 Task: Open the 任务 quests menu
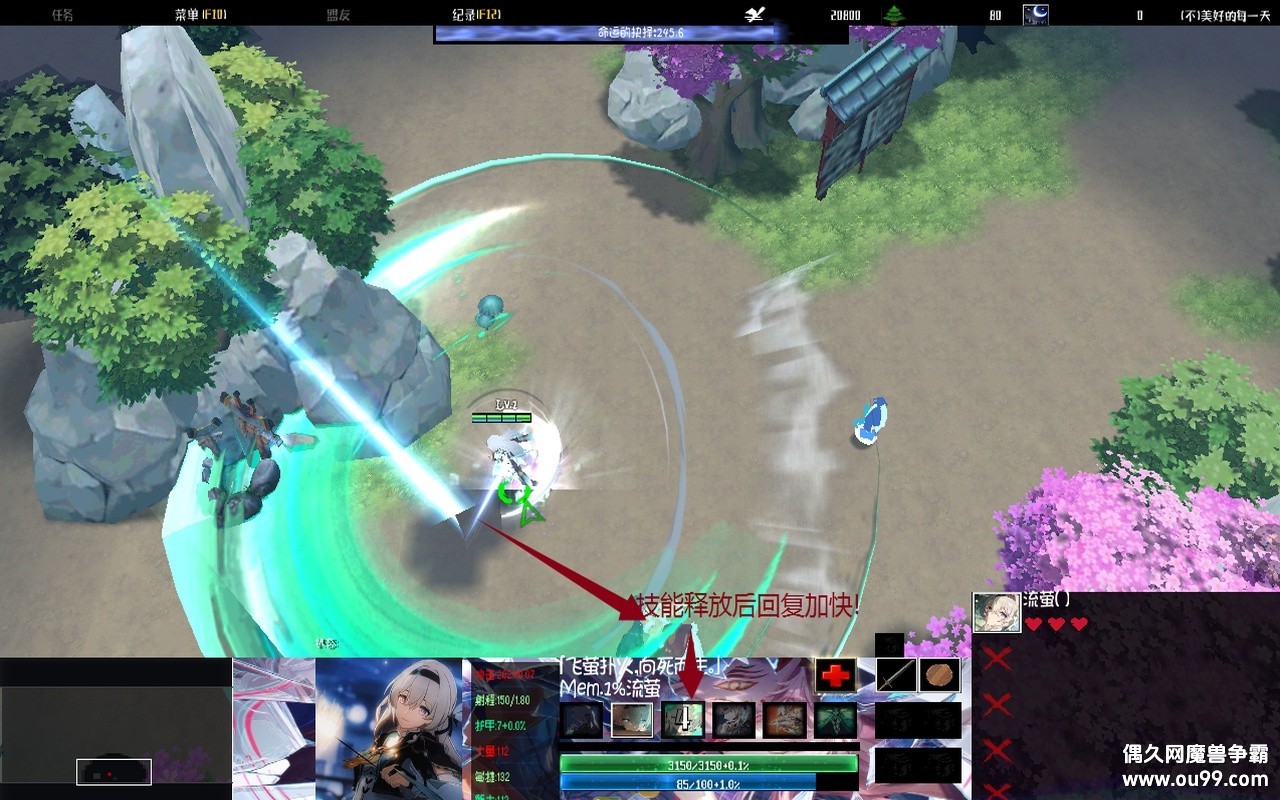[x=62, y=15]
